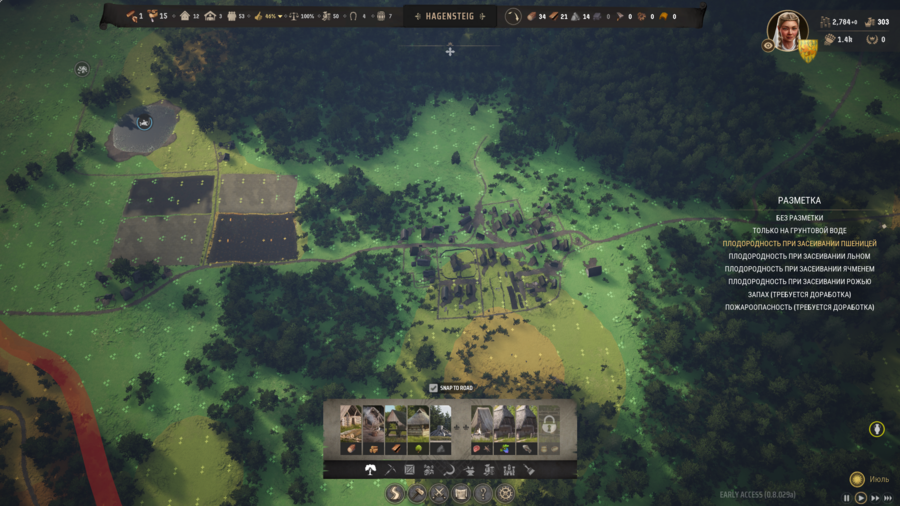Open the construction hammer menu
This screenshot has height=506, width=900.
pyautogui.click(x=416, y=493)
